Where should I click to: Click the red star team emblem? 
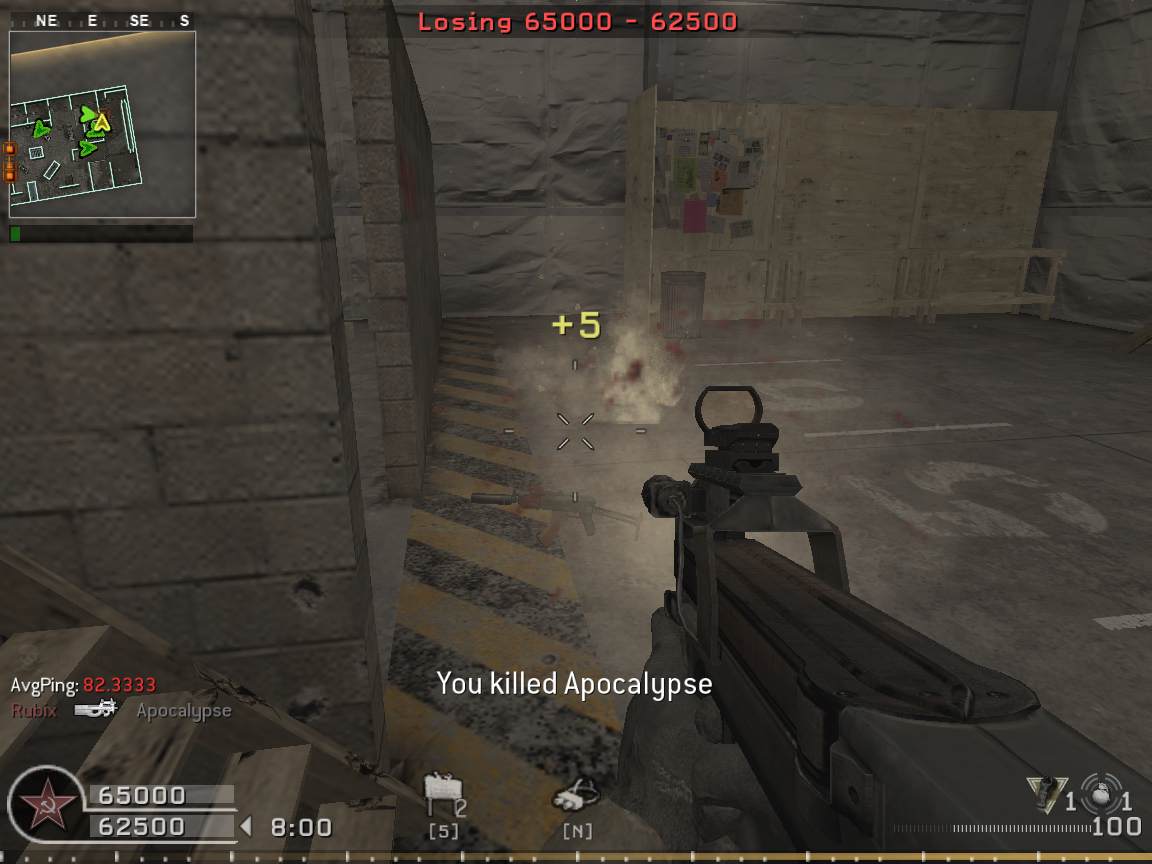pos(47,806)
